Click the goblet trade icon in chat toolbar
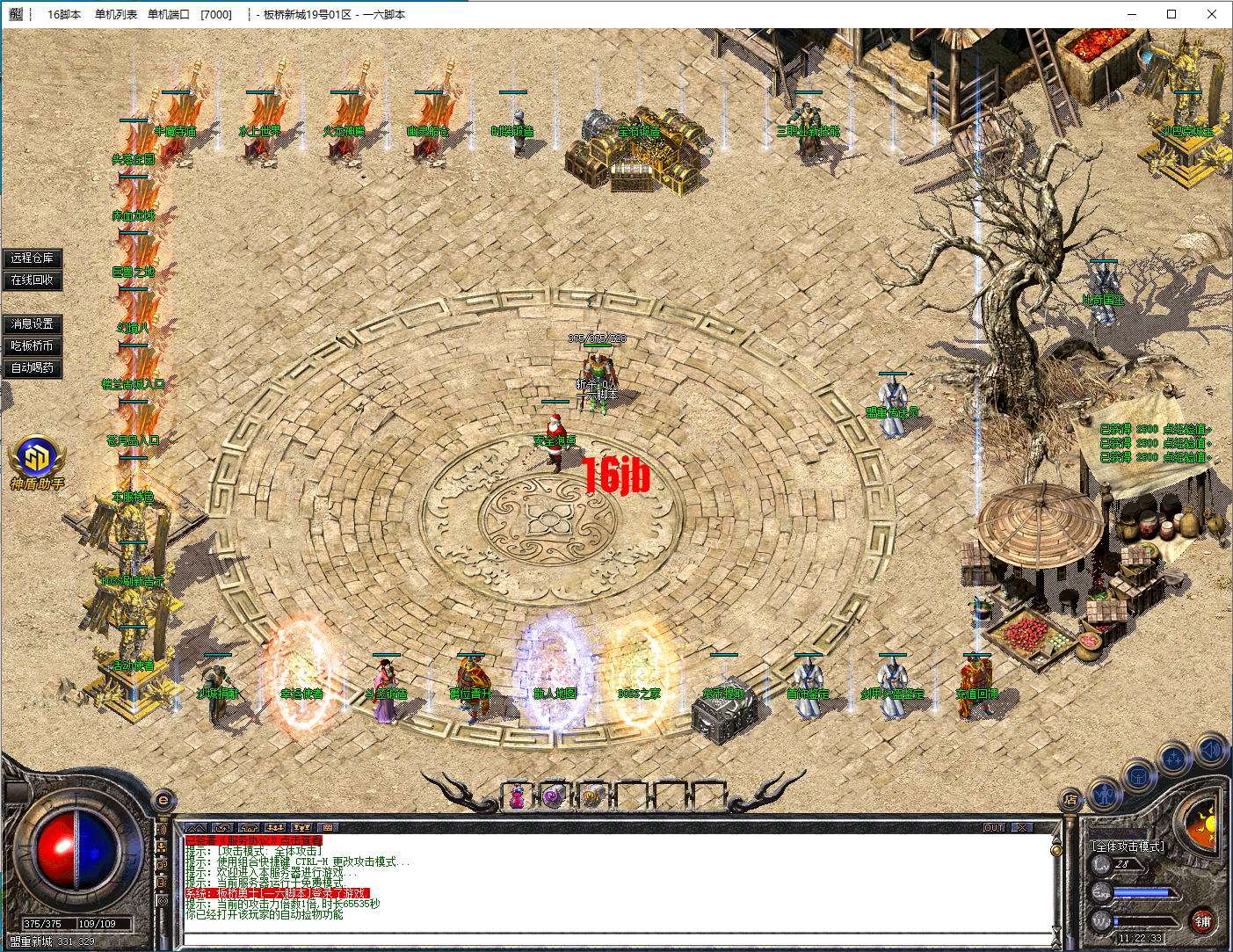 302,827
